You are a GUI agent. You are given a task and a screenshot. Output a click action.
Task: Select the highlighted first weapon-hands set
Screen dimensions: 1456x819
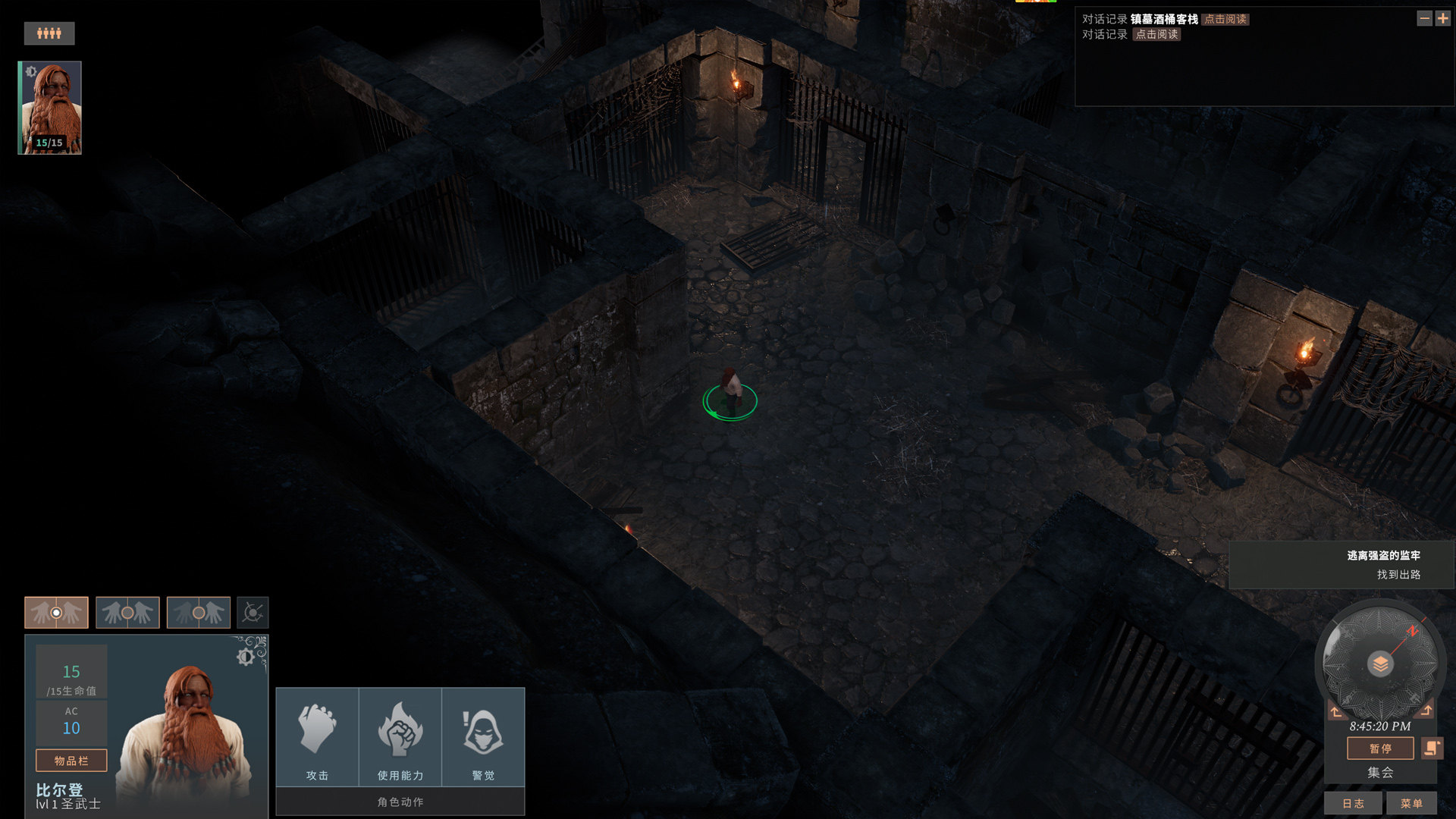pos(56,612)
